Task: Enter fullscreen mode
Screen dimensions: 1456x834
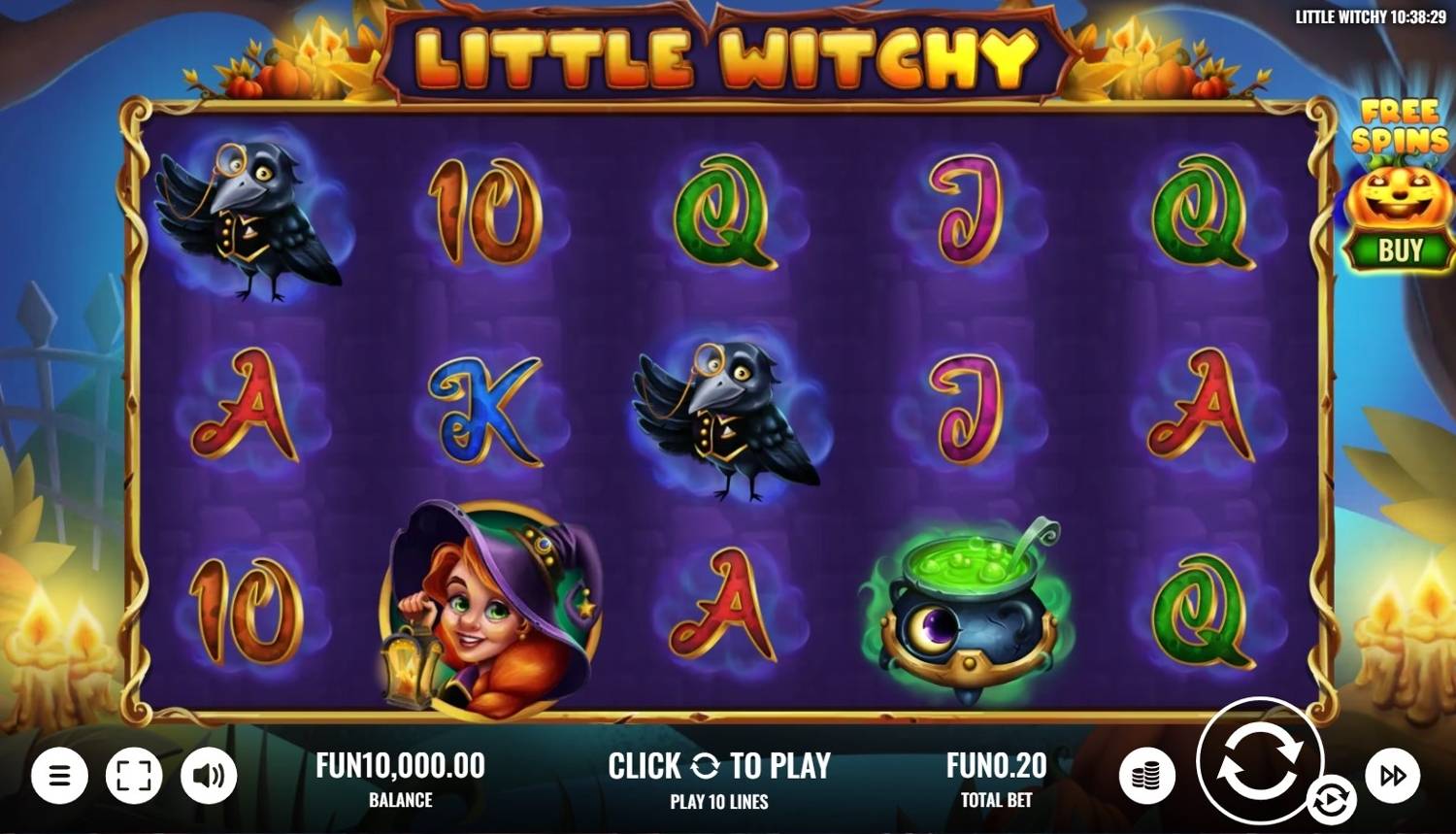Action: pos(136,775)
